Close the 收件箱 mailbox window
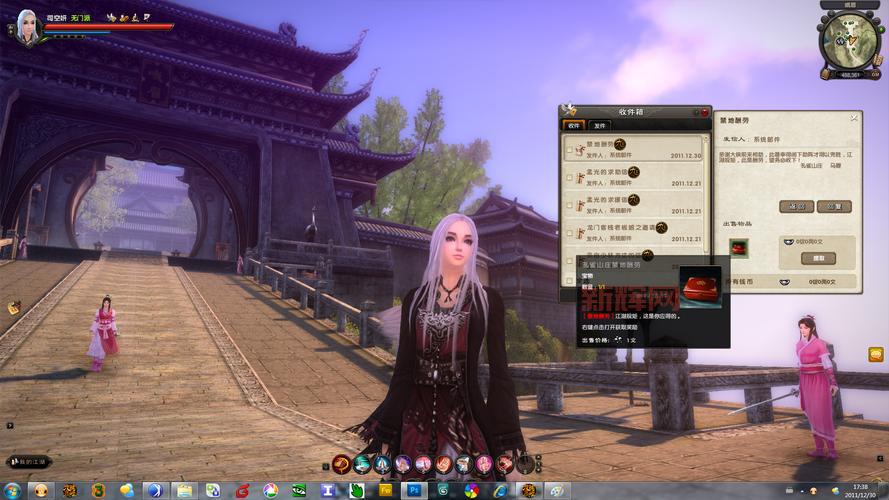 click(x=705, y=112)
